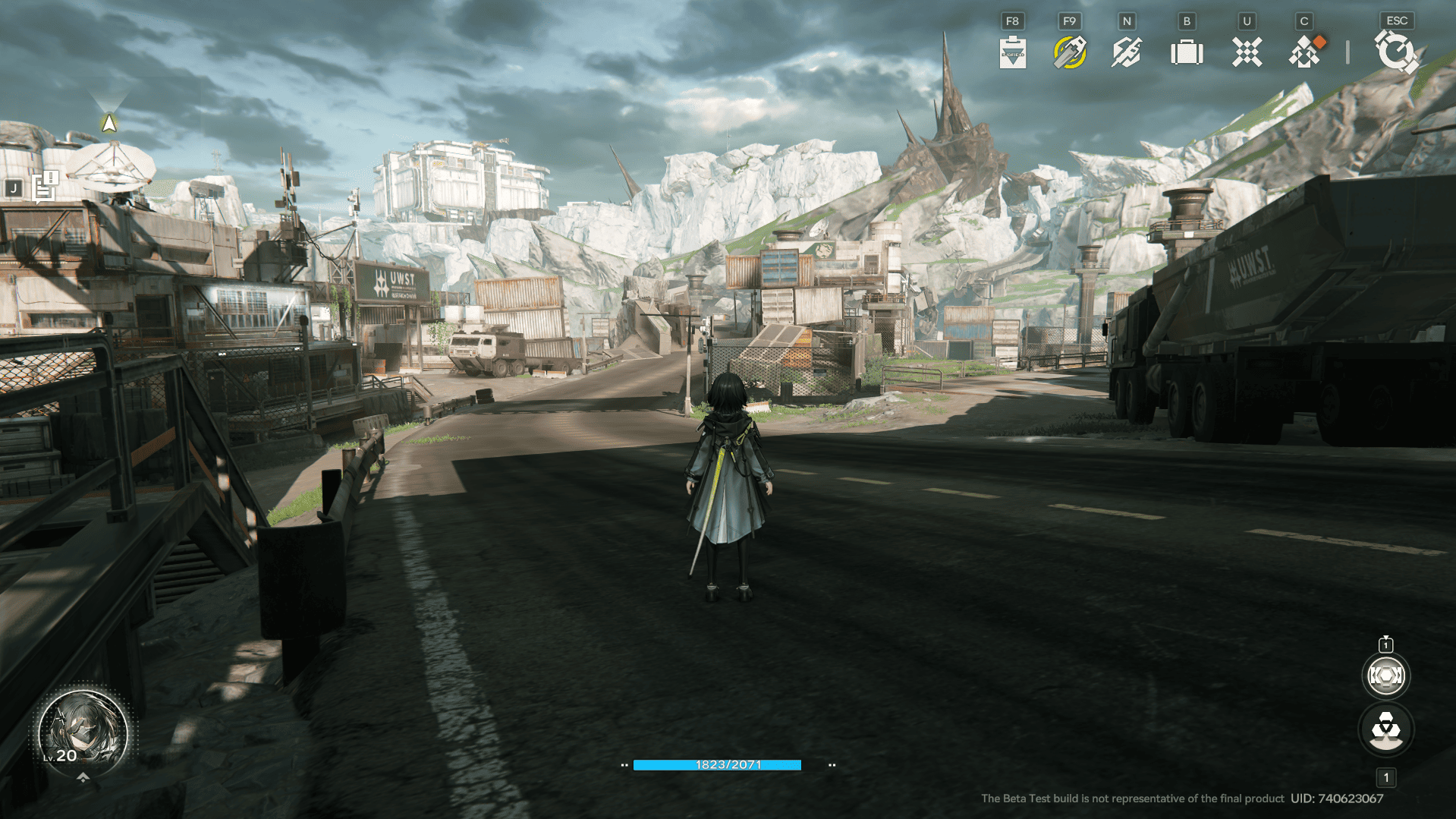
Task: Open the main menu ring icon
Action: [x=1395, y=52]
